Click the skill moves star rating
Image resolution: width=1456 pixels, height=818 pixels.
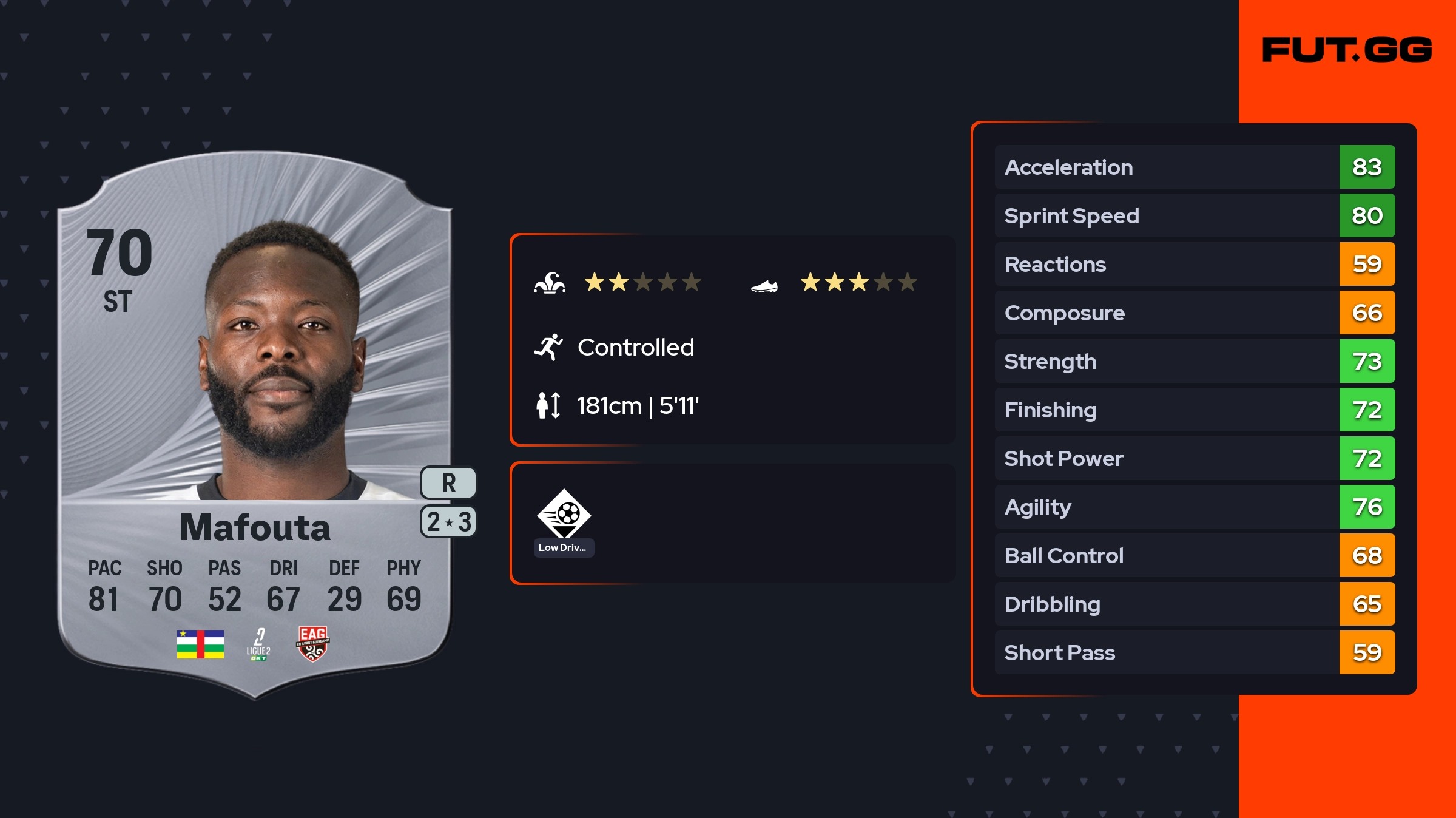coord(642,282)
